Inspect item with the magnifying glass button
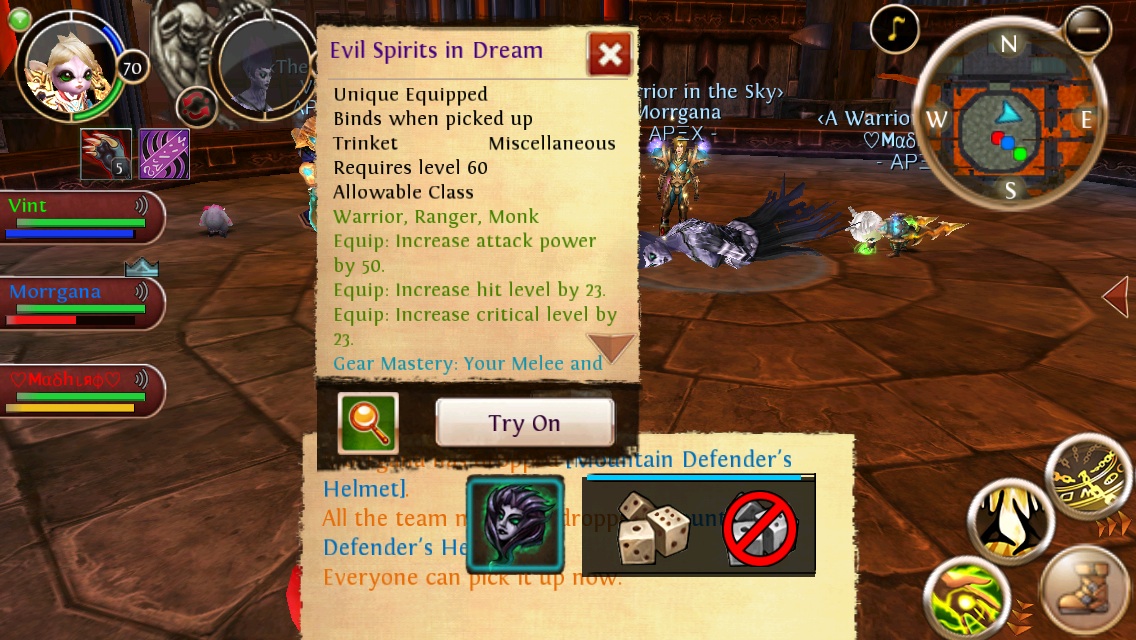1136x640 pixels. [368, 423]
